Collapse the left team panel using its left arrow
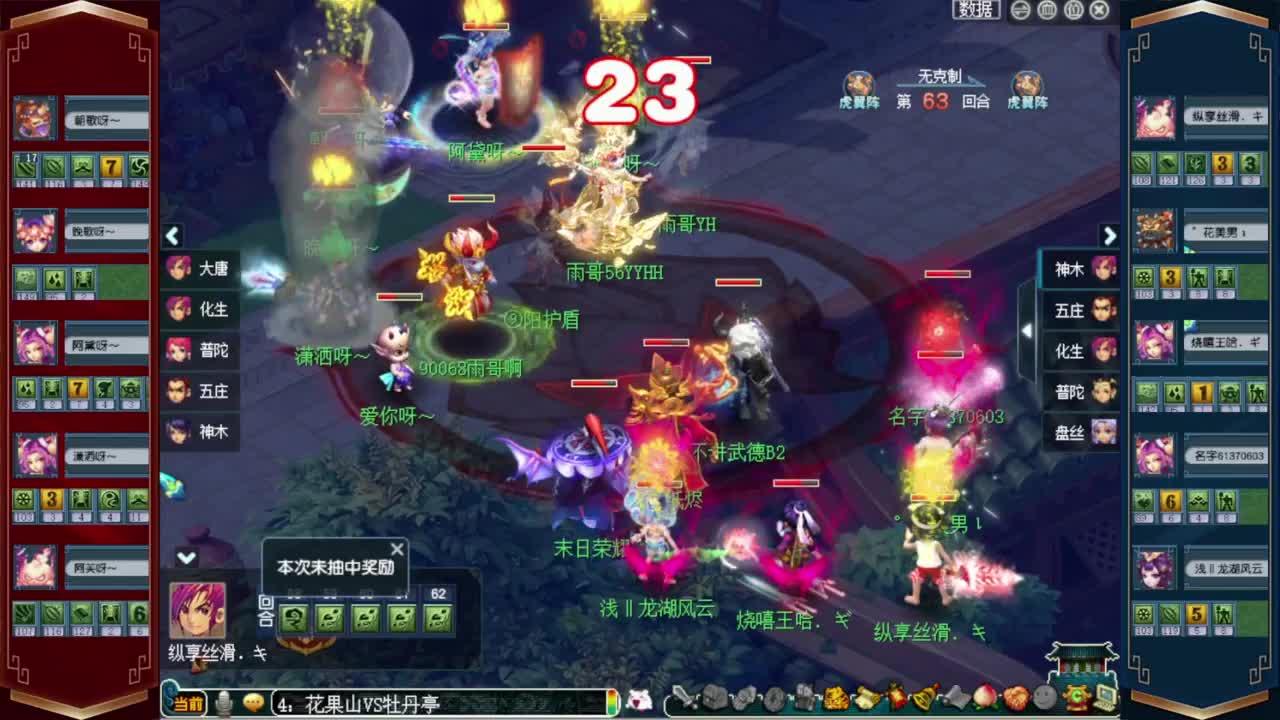Viewport: 1280px width, 720px height. pos(172,236)
